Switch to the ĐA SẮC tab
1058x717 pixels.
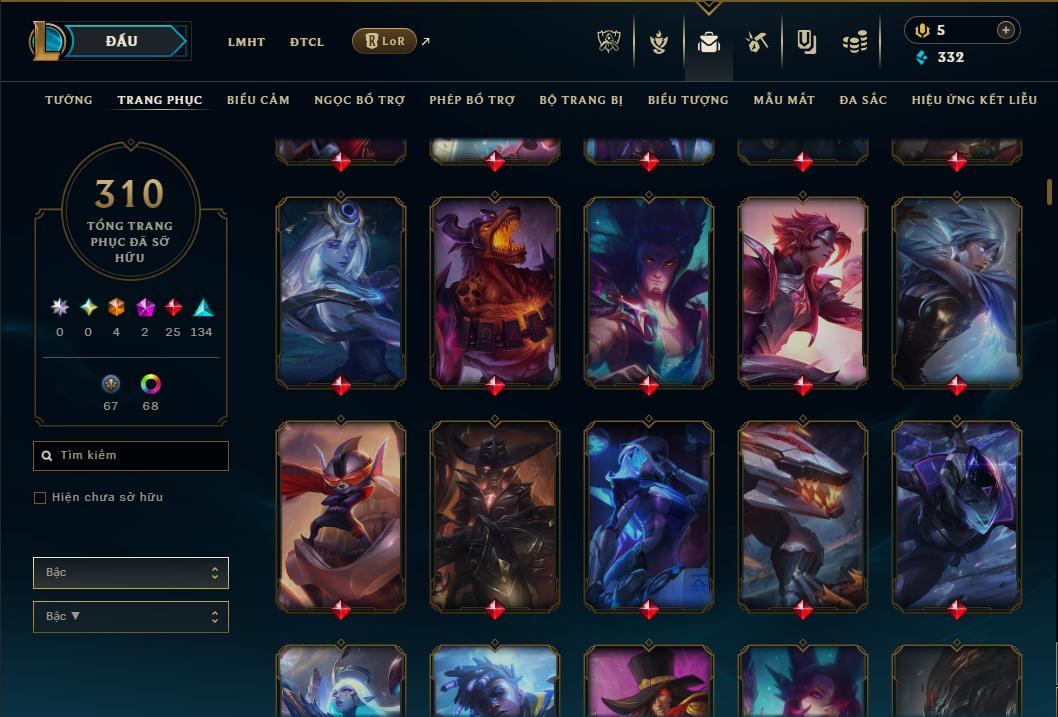[x=863, y=100]
